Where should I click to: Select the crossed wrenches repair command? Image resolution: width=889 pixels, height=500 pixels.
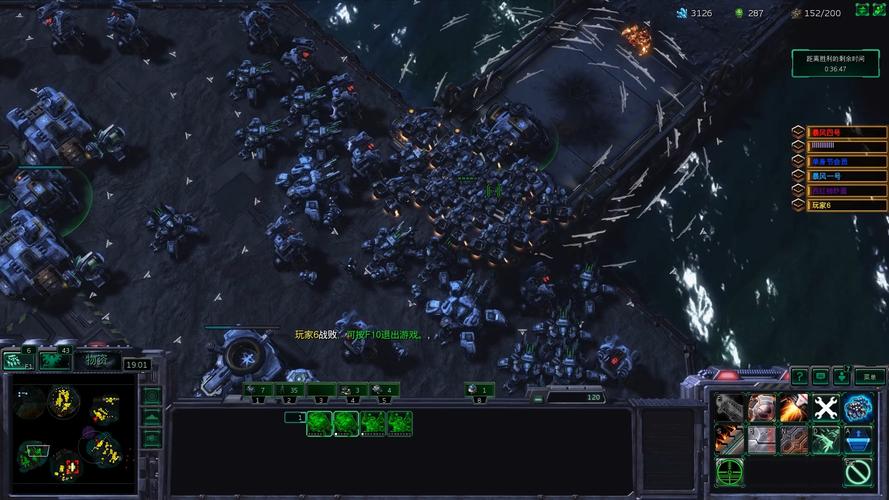tap(825, 407)
